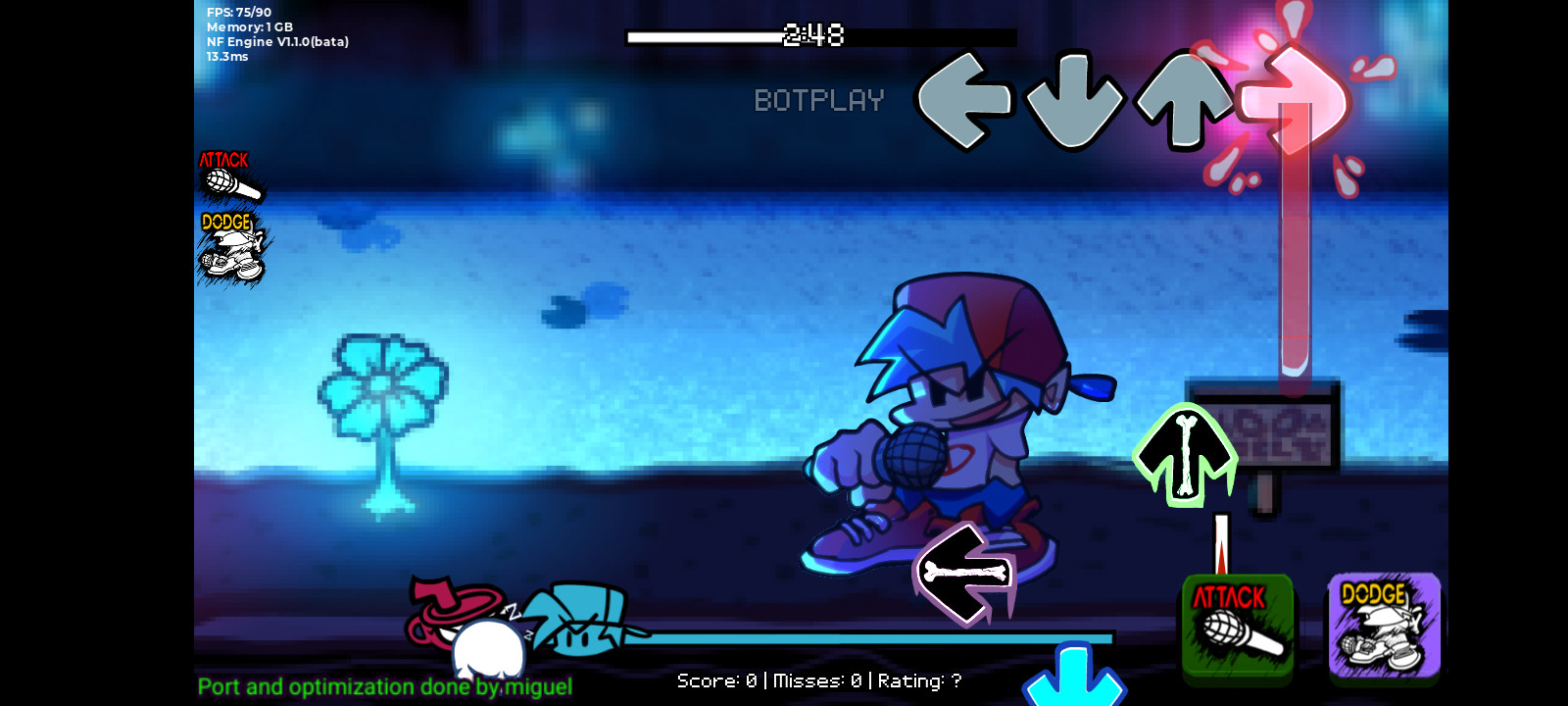The width and height of the screenshot is (1568, 706).
Task: Click the green health bar
Action: (882, 637)
